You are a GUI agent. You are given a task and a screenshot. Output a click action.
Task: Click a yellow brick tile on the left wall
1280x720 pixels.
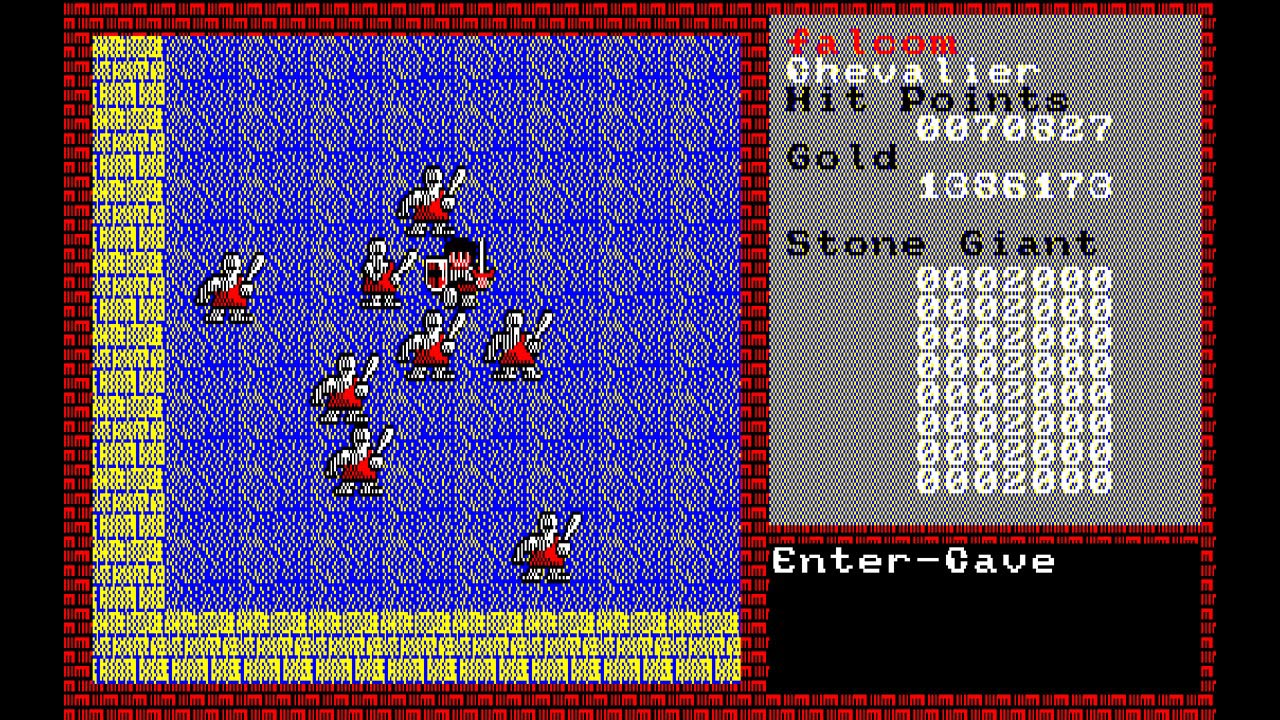point(125,300)
